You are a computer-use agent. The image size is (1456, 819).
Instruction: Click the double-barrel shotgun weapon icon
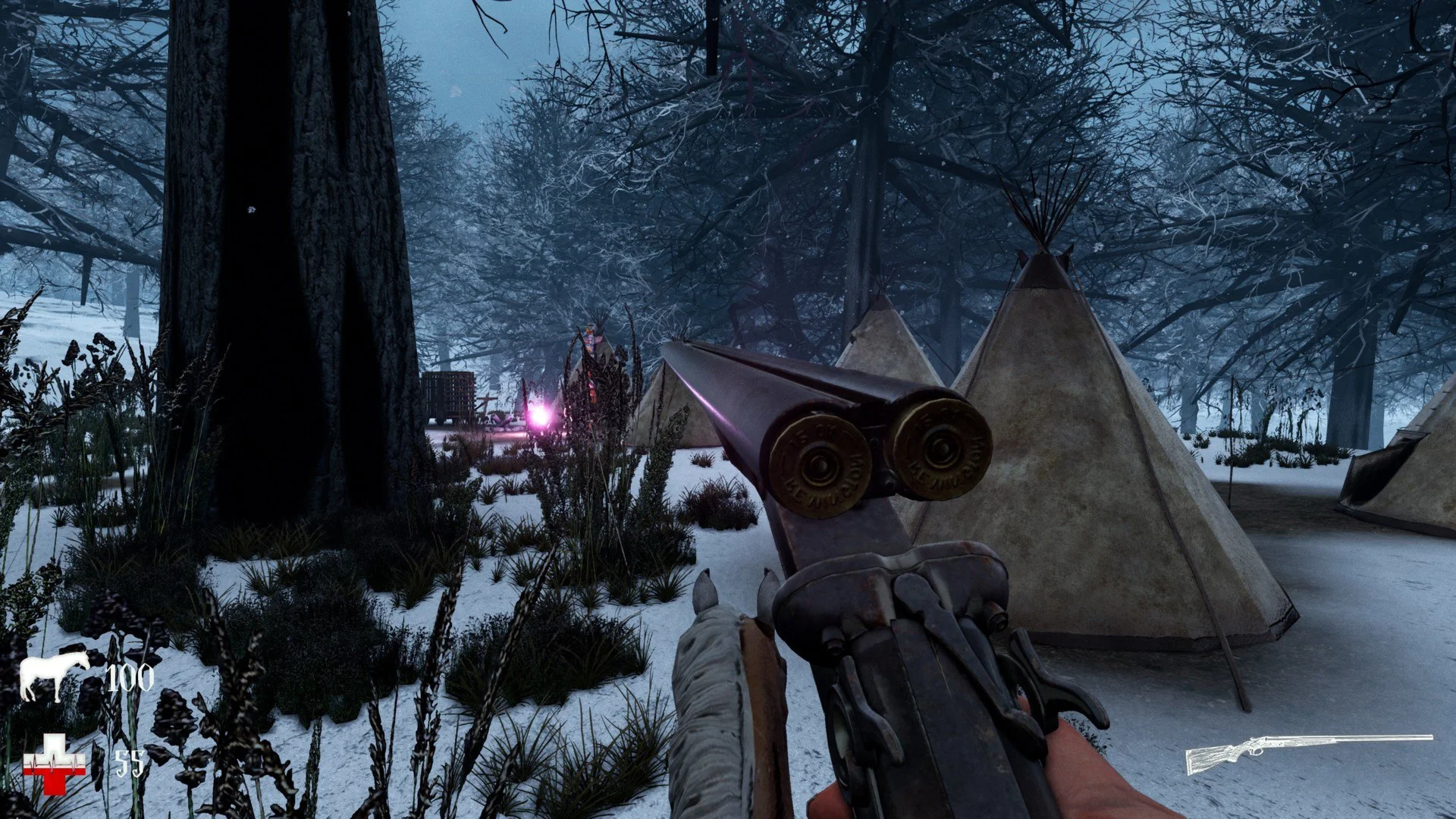[x=1308, y=753]
